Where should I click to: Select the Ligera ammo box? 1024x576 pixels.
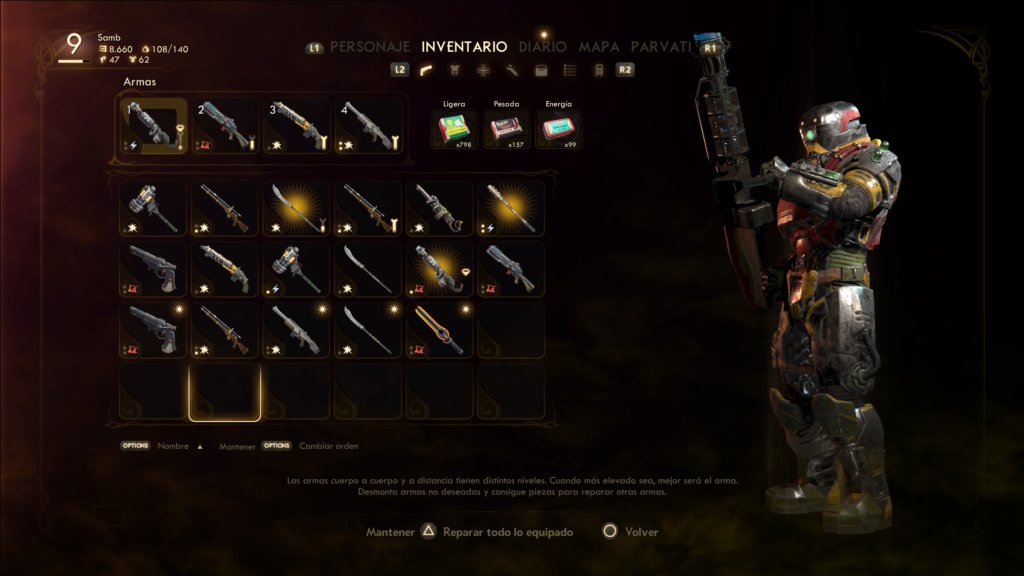(x=456, y=128)
